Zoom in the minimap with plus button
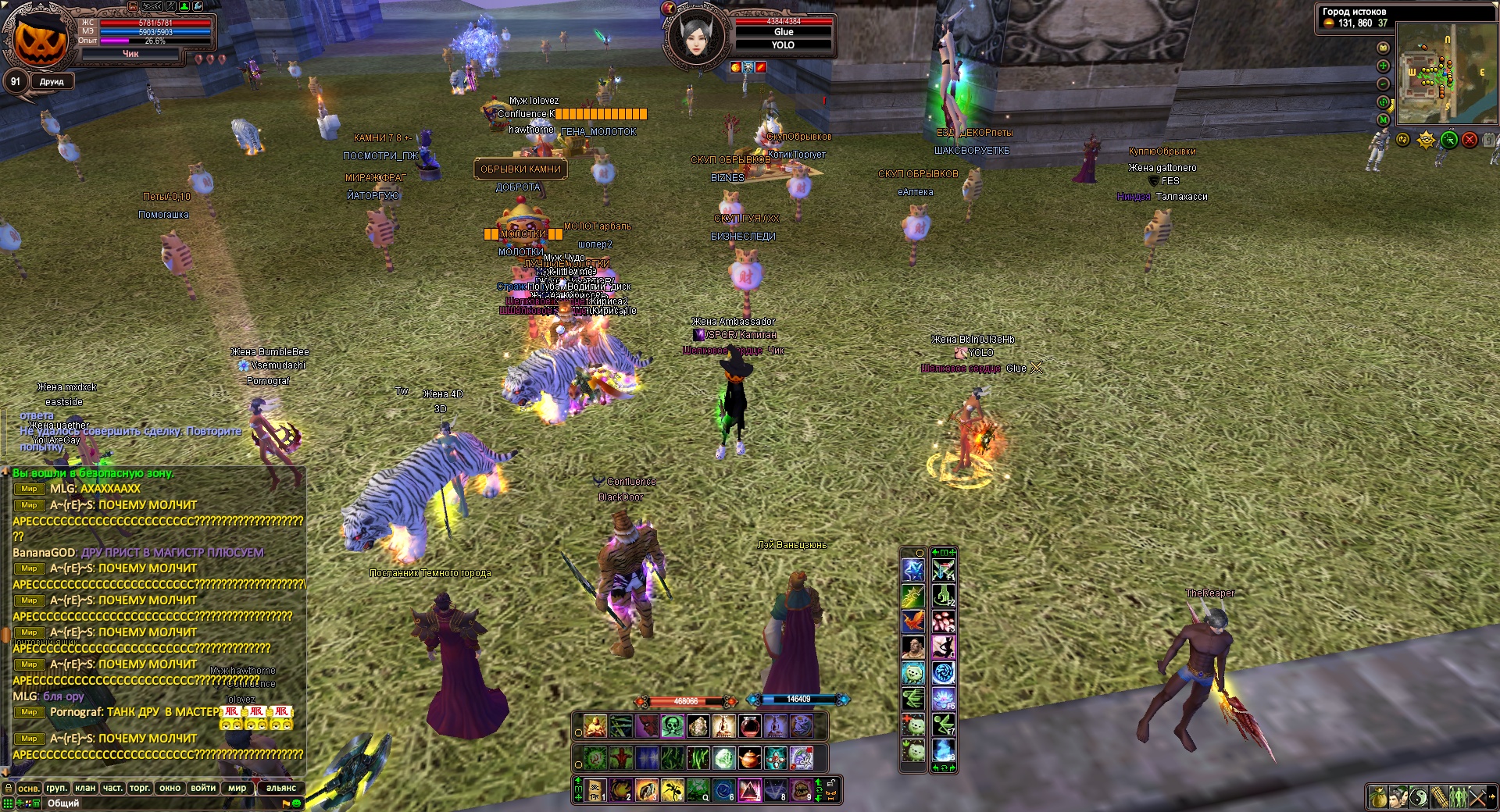This screenshot has height=812, width=1500. click(1383, 66)
